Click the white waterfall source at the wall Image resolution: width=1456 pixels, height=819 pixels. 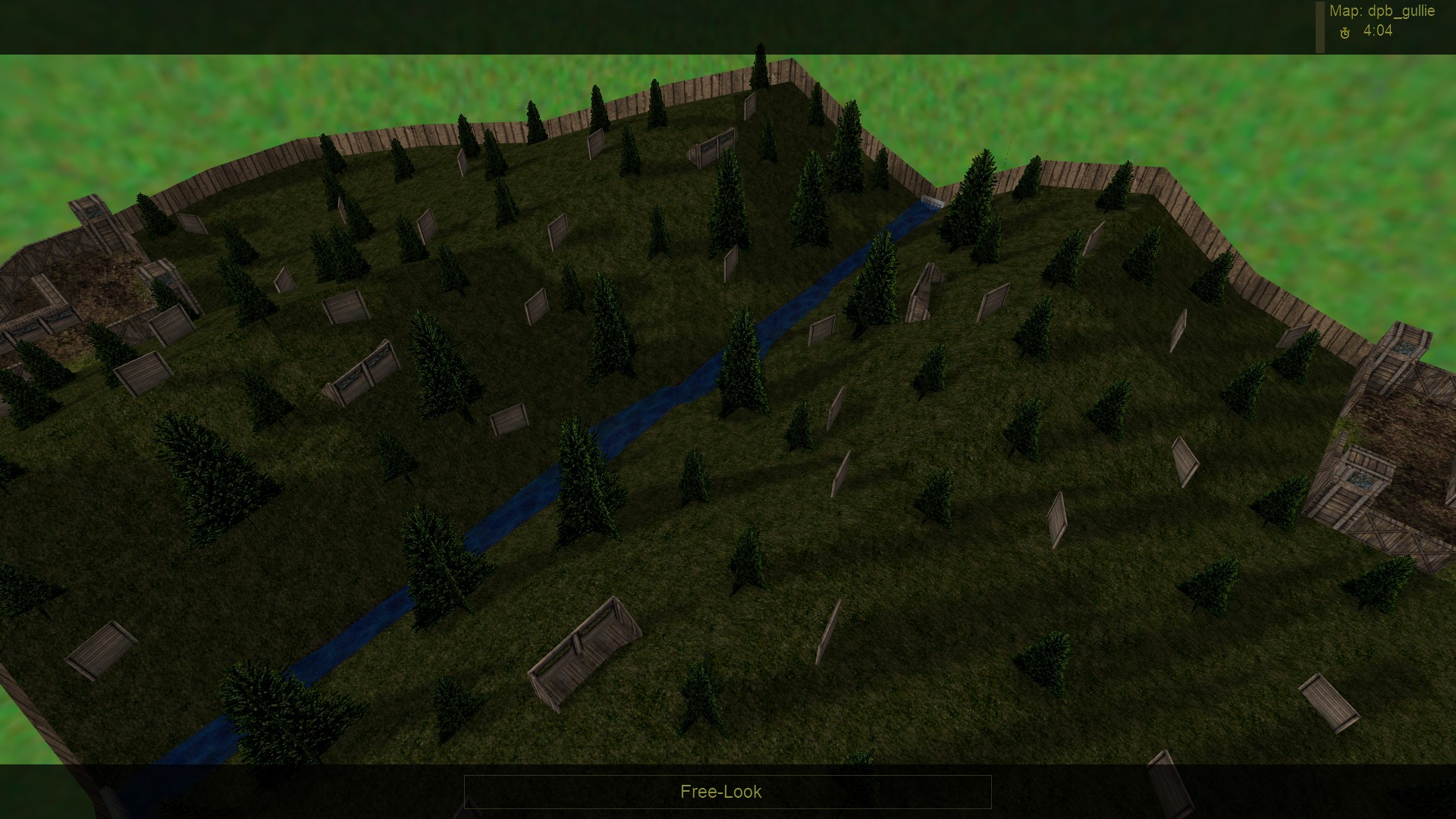931,202
